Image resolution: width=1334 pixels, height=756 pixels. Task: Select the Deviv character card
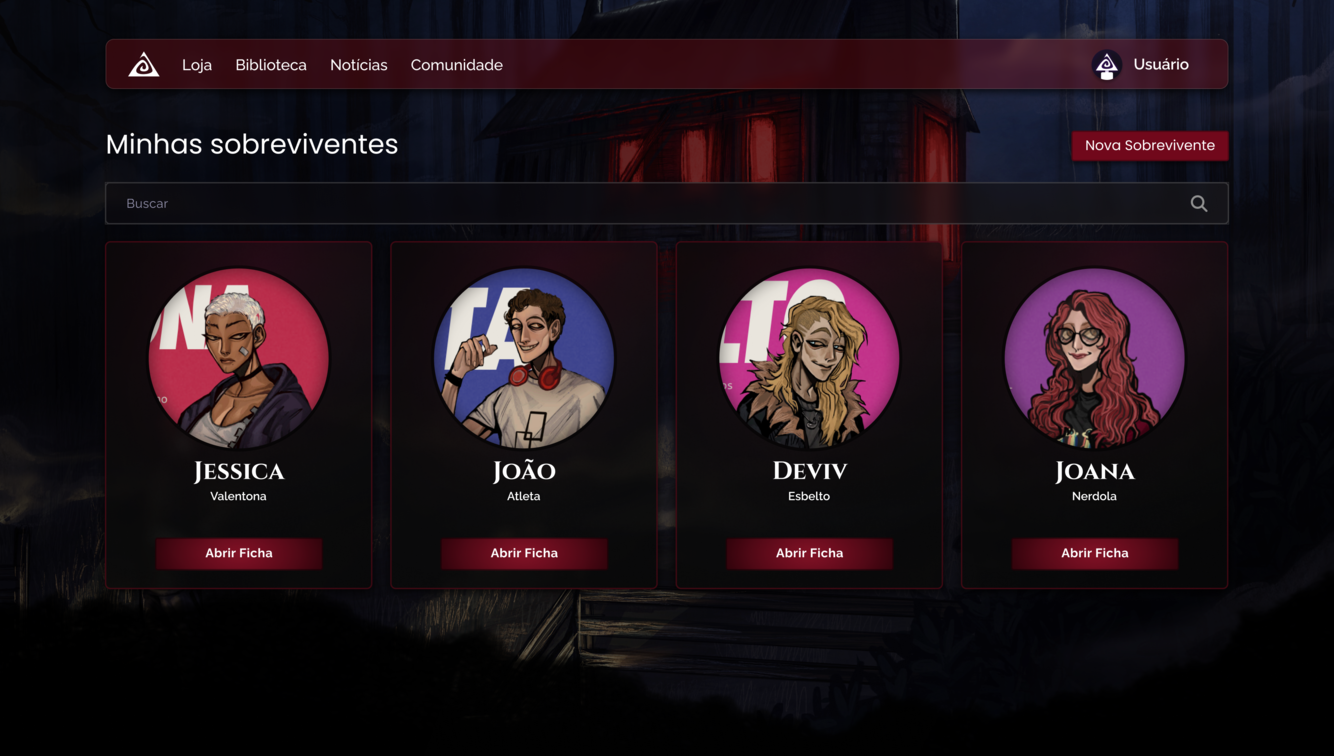coord(809,413)
